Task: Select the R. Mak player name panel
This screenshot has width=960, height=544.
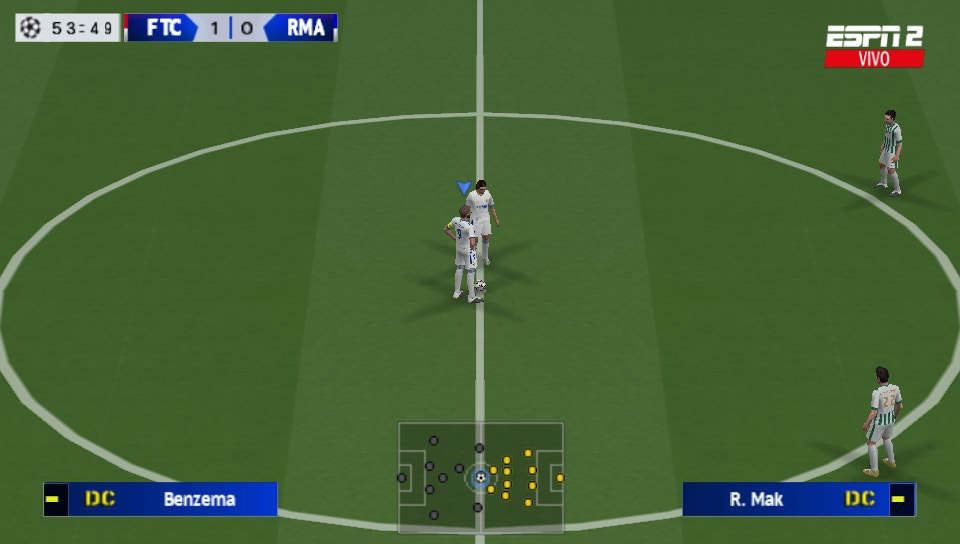Action: tap(798, 499)
